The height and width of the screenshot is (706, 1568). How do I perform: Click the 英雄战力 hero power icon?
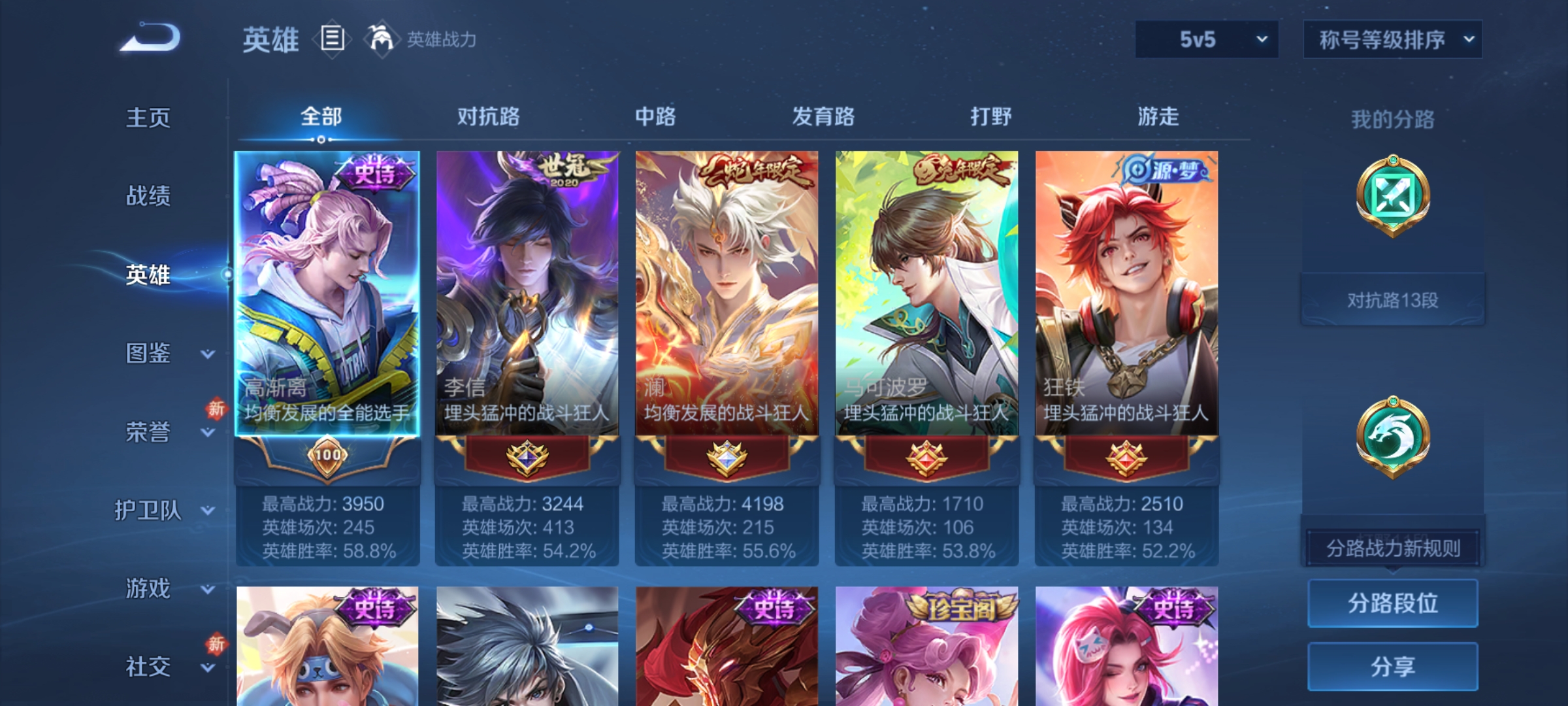pos(383,40)
